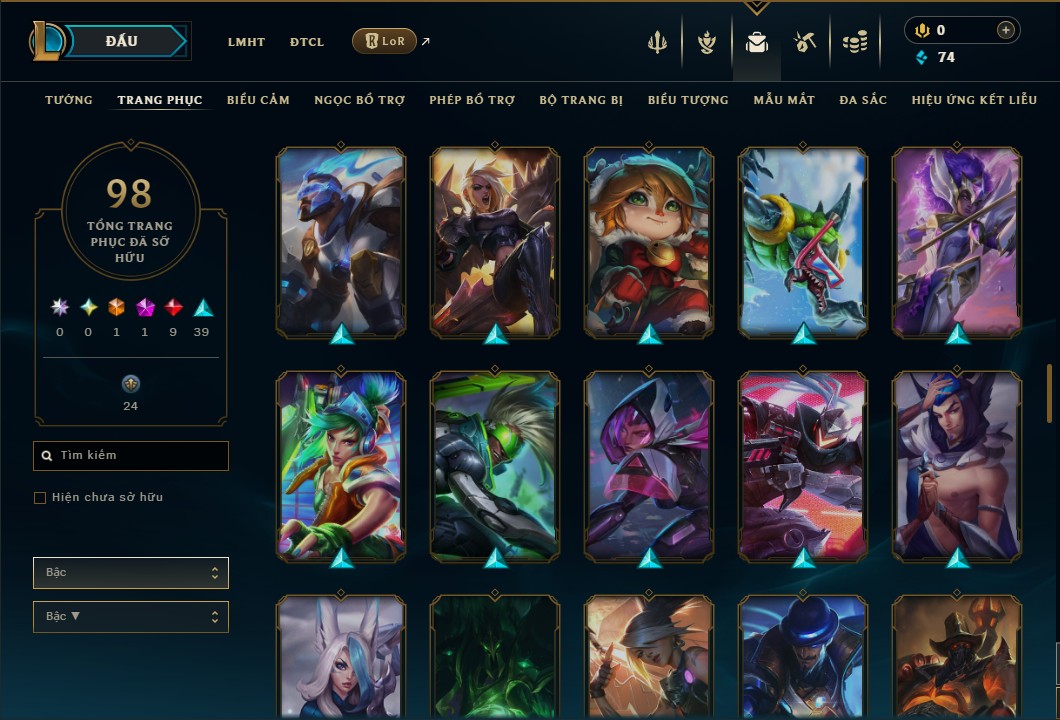The image size is (1060, 720).
Task: Open the BIỂU TƯỢNG tab
Action: (x=688, y=100)
